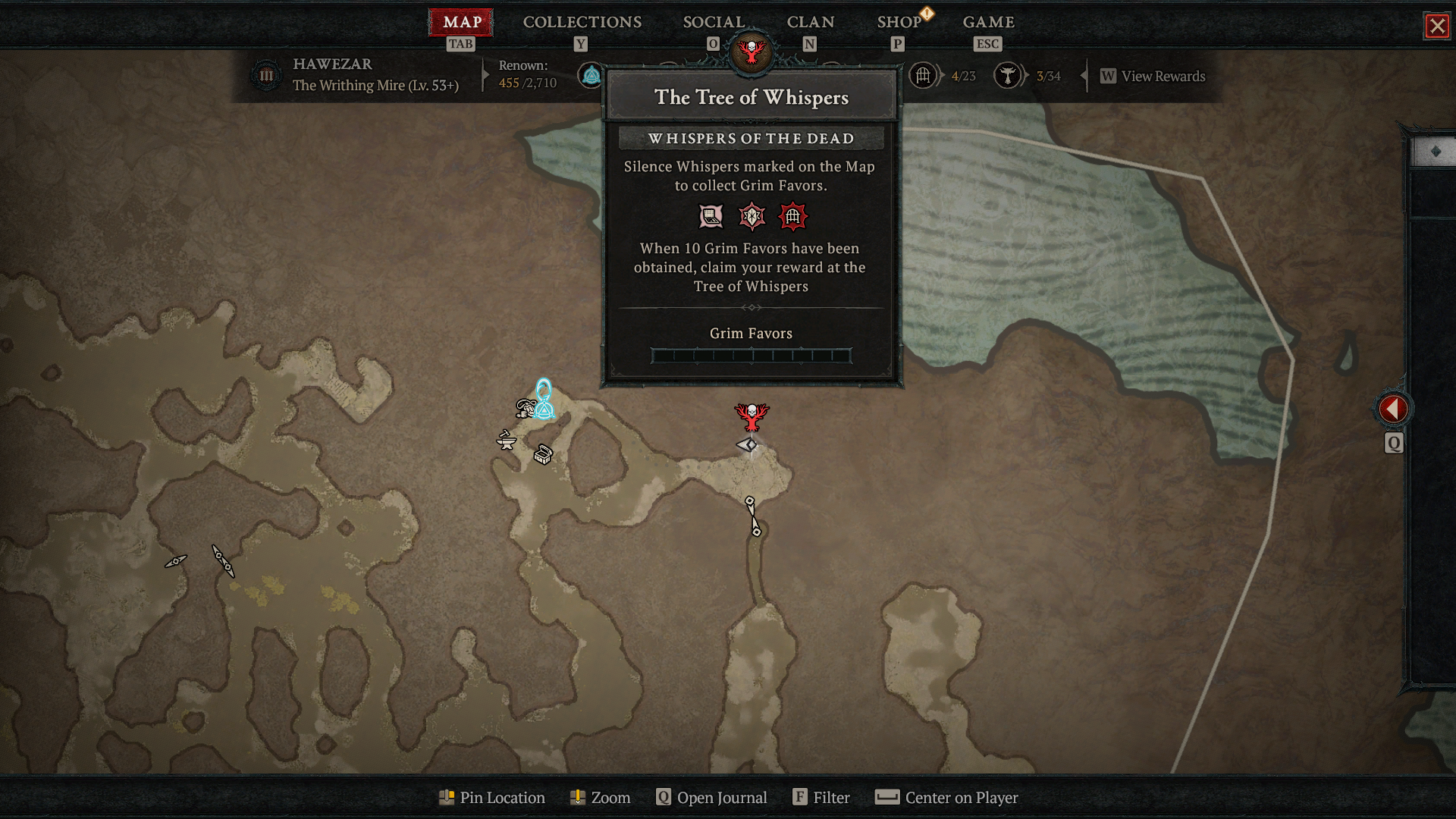
Task: Select the cyan waypoint marker on the map
Action: [544, 400]
